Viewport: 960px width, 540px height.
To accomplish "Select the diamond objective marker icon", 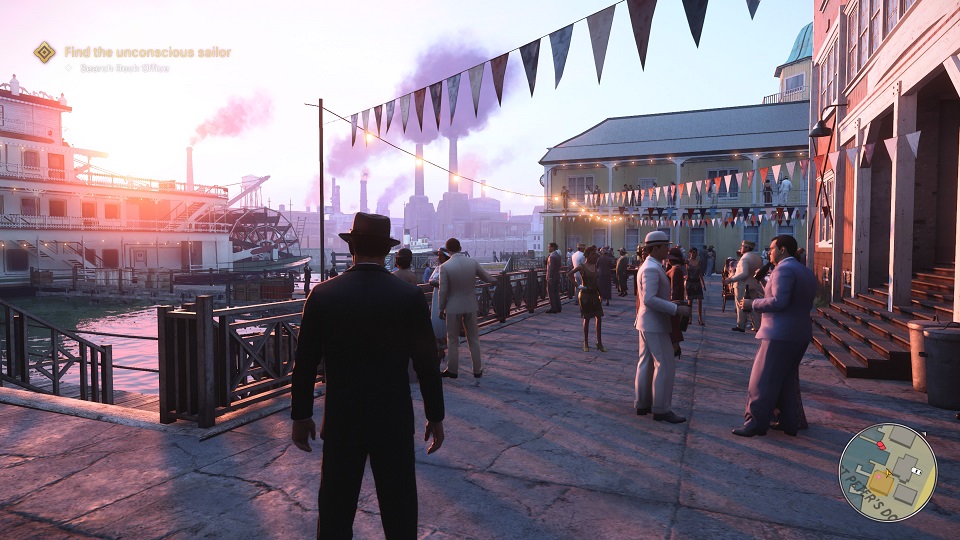I will point(44,52).
